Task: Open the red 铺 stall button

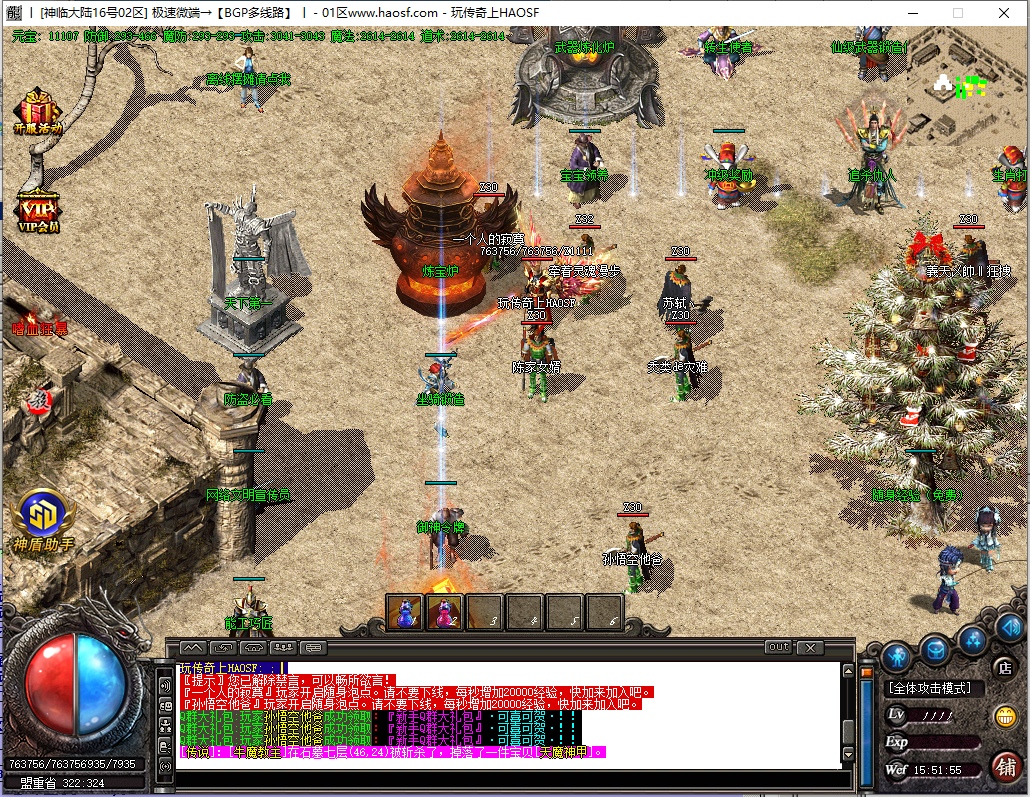Action: pos(1006,767)
